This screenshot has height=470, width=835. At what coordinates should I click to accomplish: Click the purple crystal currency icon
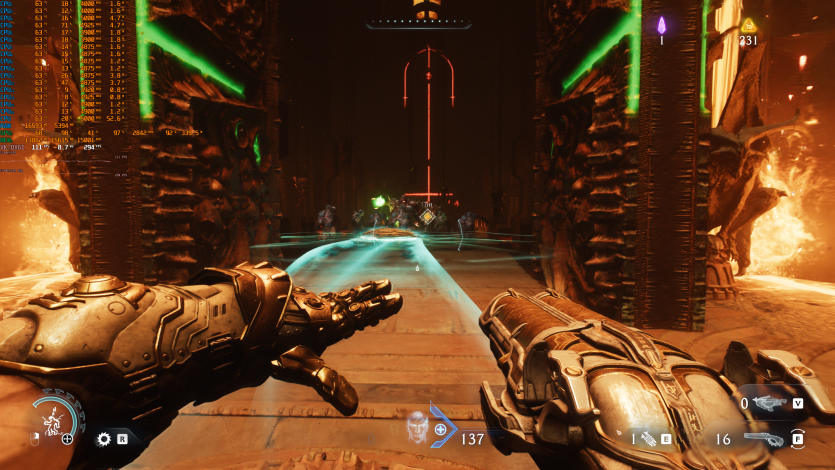[x=661, y=25]
